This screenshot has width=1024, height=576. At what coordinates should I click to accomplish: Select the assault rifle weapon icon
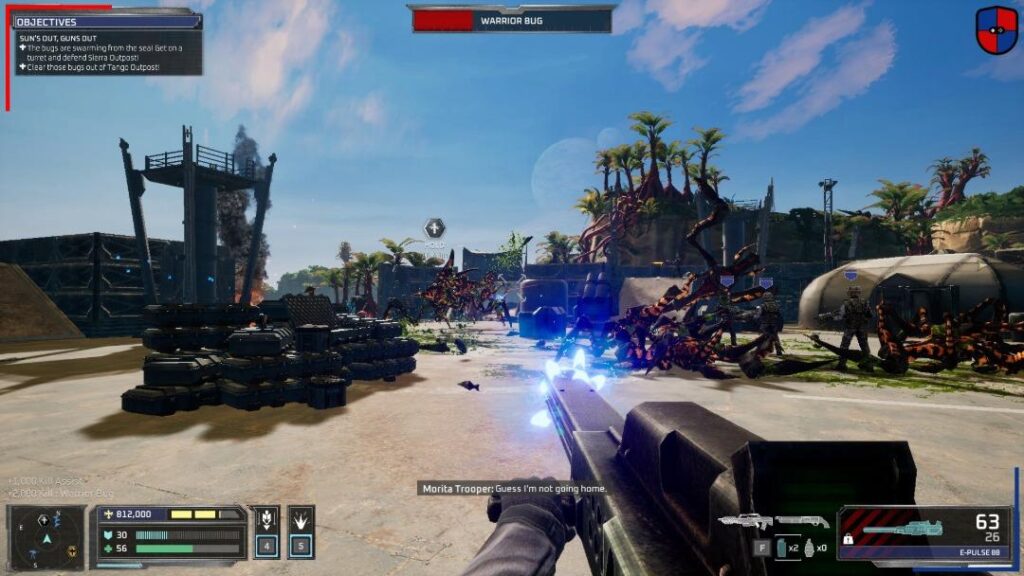pyautogui.click(x=745, y=521)
